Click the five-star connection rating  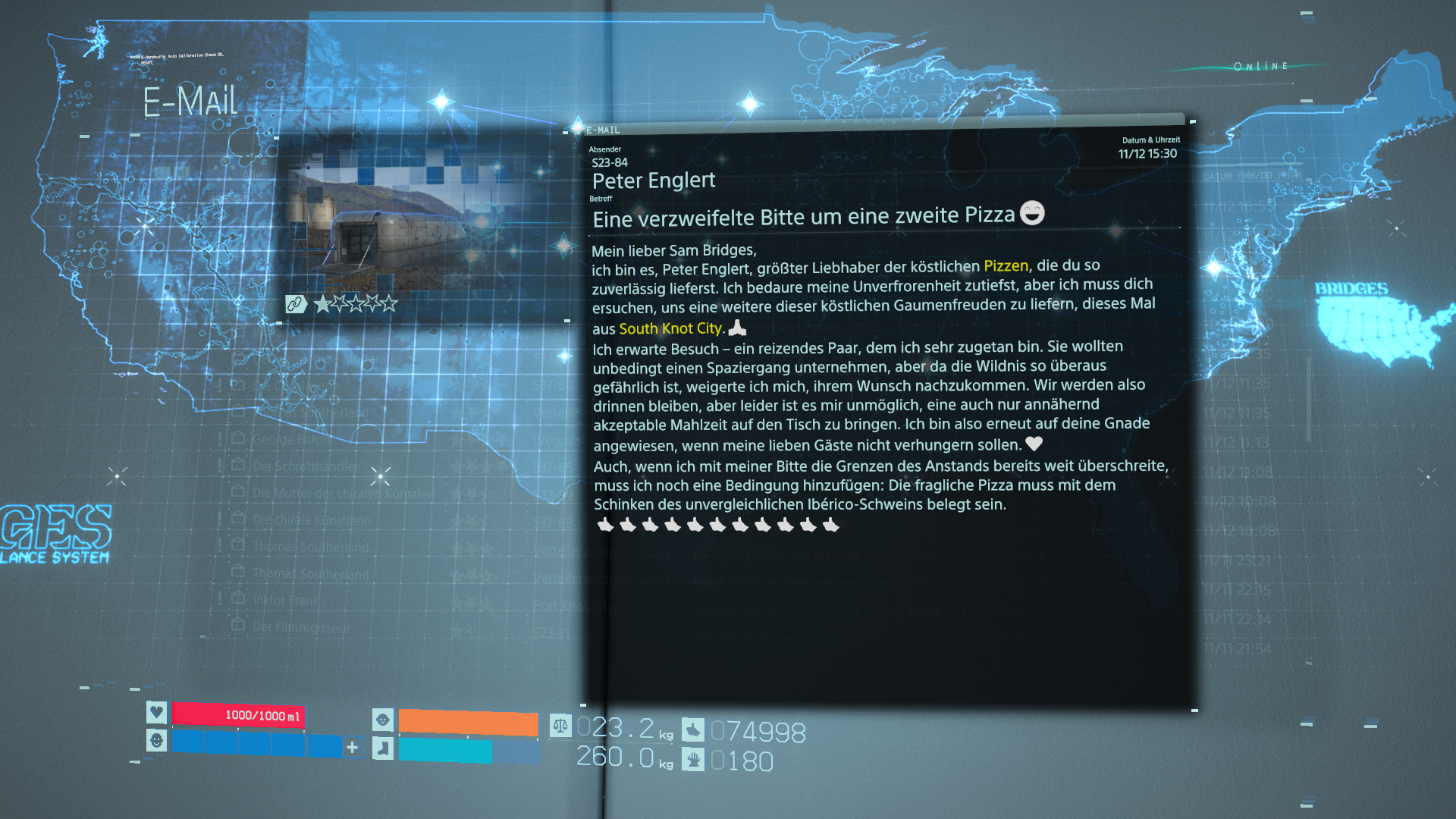(x=356, y=304)
